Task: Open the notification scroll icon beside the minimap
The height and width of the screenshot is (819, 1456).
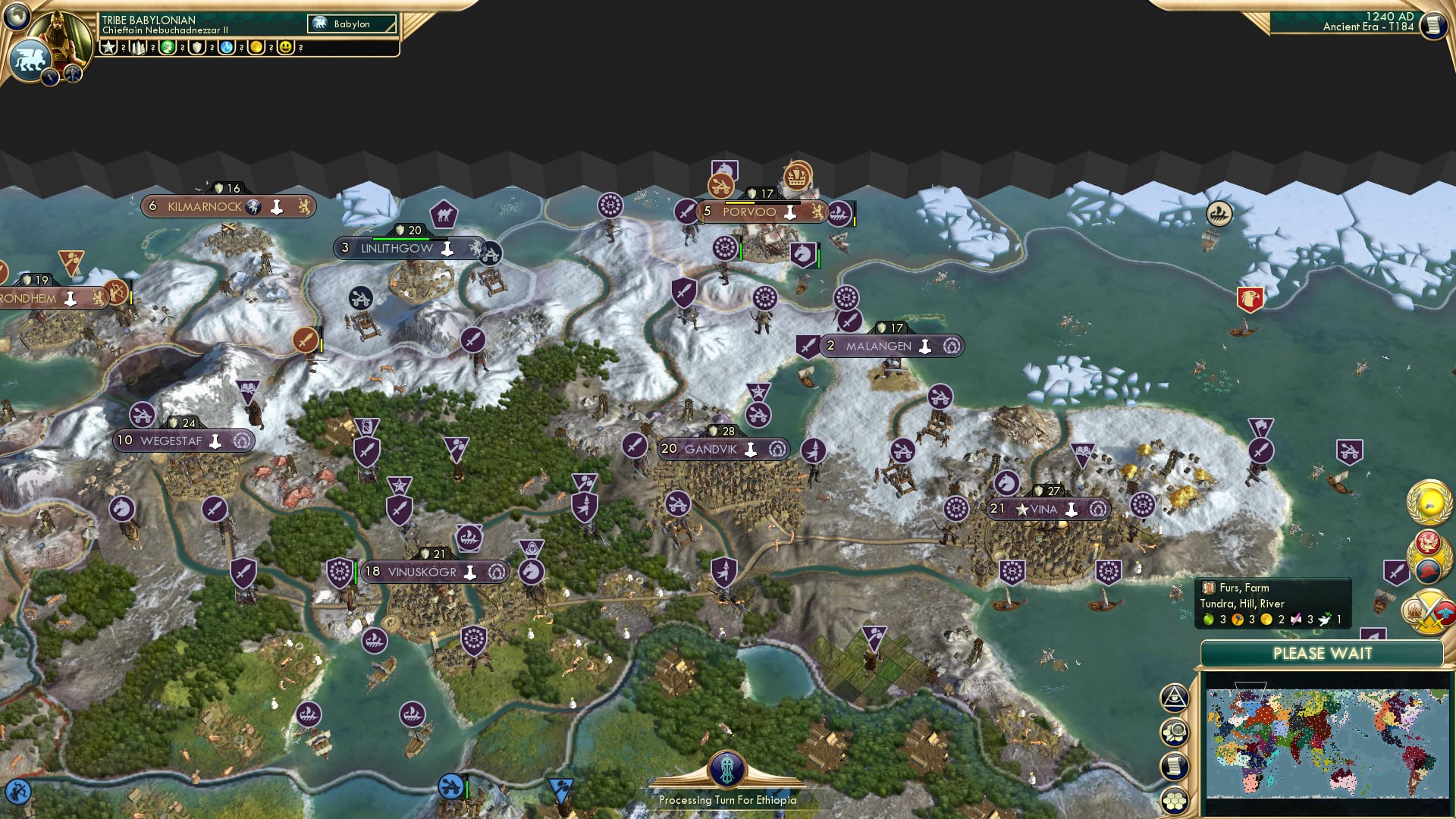Action: (1175, 766)
